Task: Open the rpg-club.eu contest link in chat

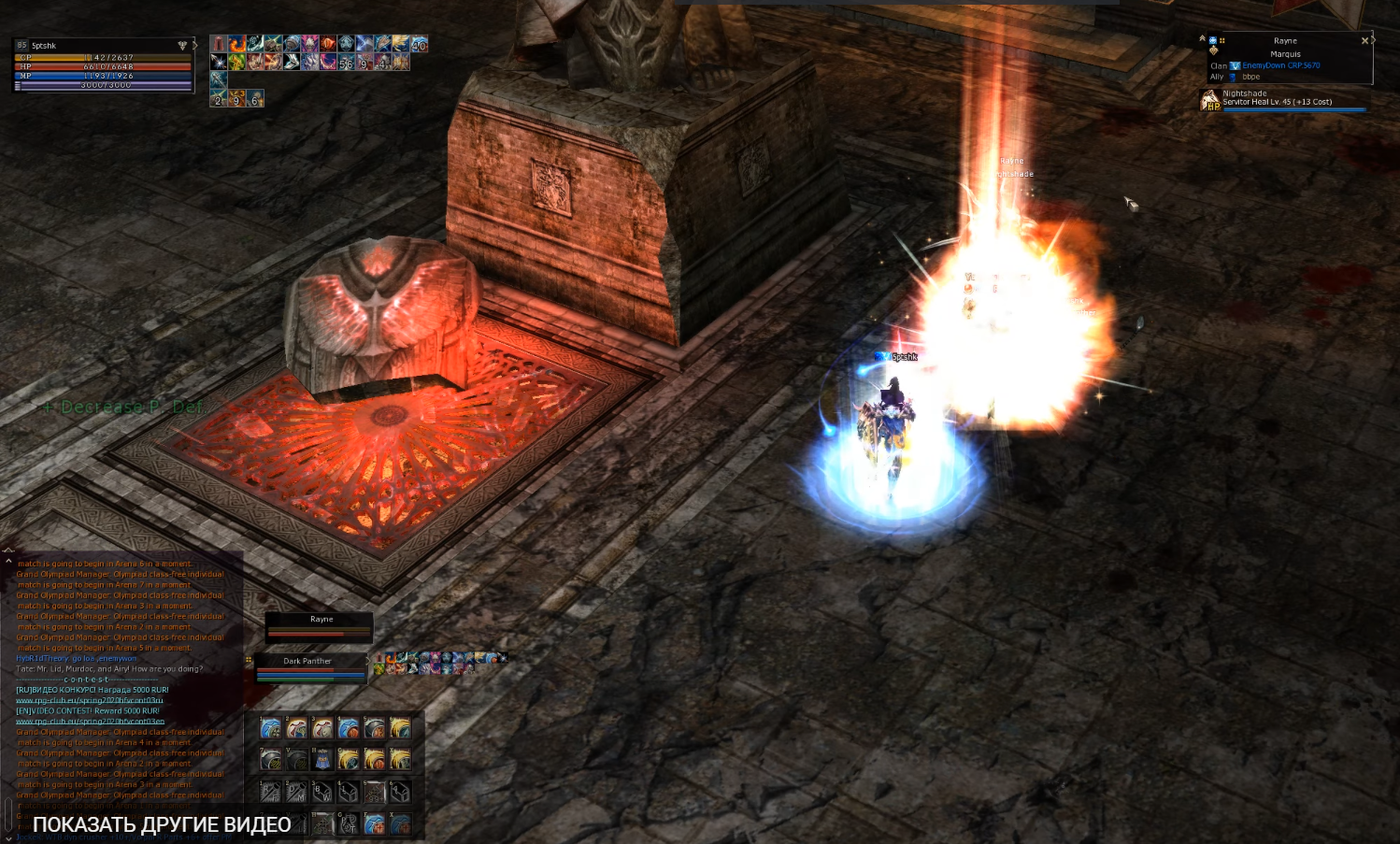Action: [90, 700]
